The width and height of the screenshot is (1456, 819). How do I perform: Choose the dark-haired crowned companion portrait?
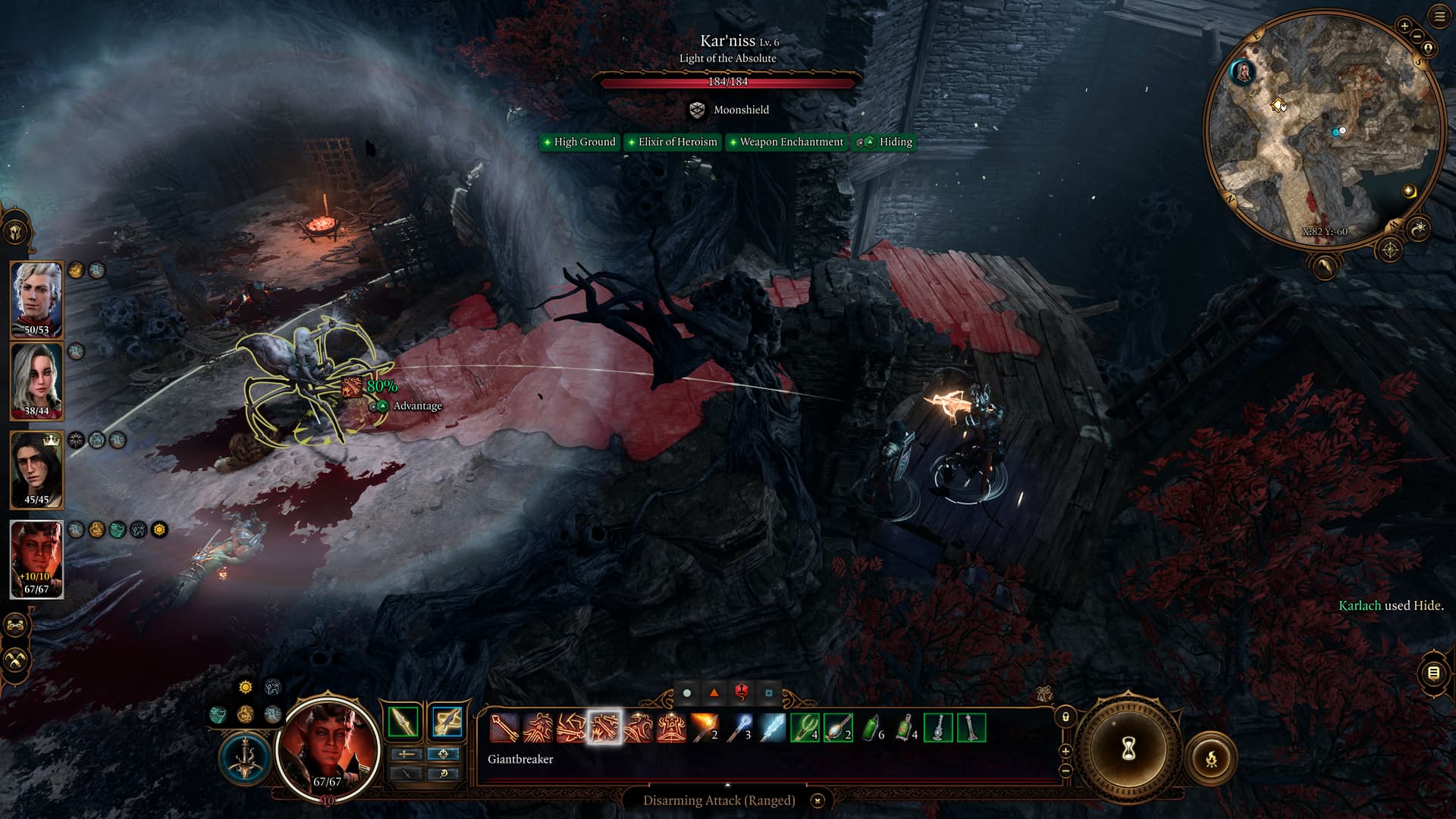36,469
